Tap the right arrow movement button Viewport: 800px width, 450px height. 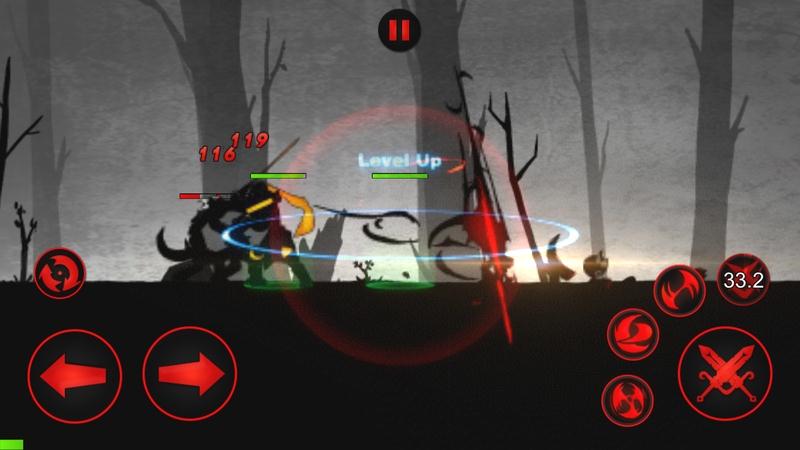click(x=190, y=374)
